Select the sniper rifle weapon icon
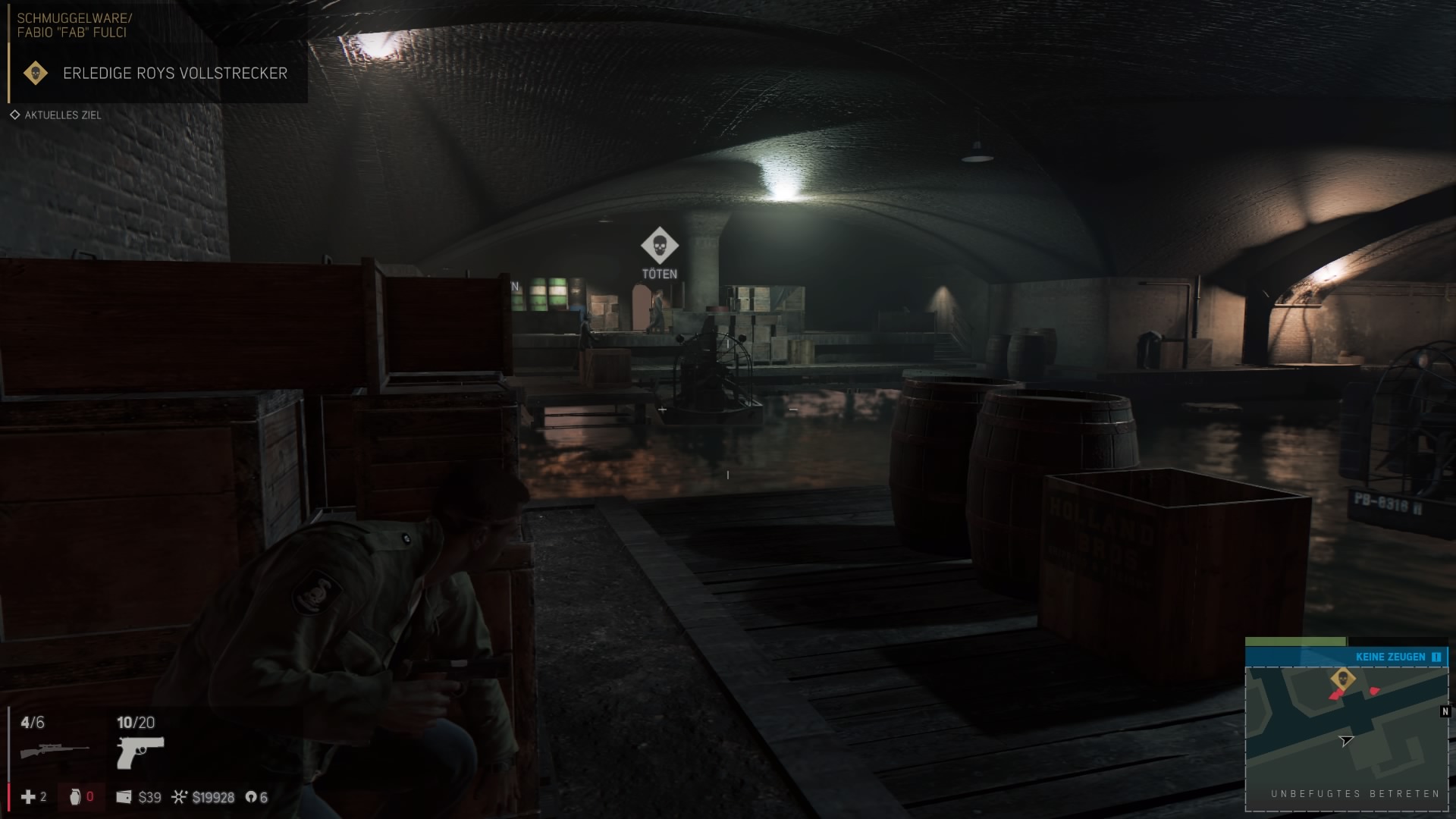The image size is (1456, 819). pyautogui.click(x=54, y=751)
